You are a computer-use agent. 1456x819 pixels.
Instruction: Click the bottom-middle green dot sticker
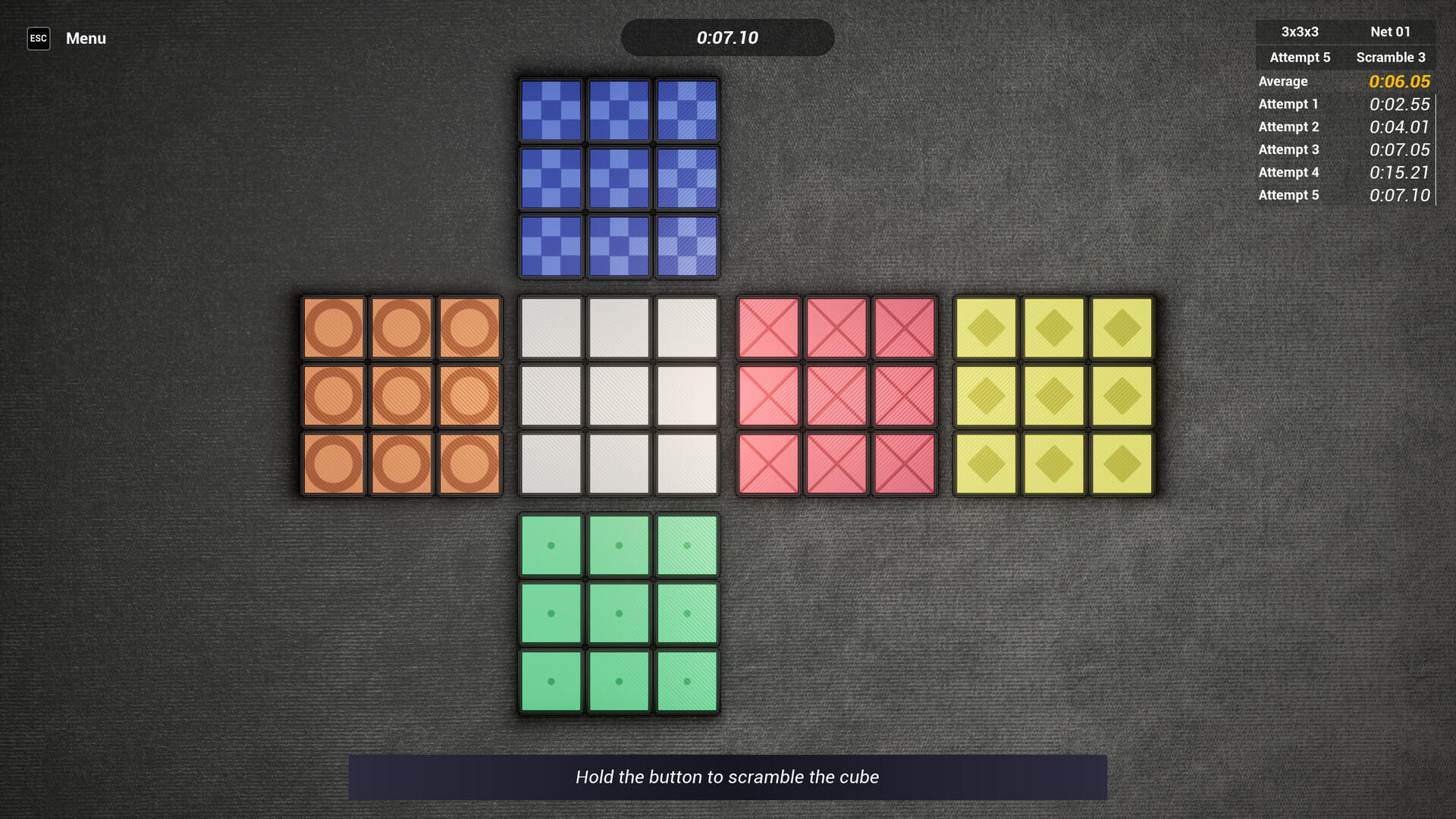618,681
